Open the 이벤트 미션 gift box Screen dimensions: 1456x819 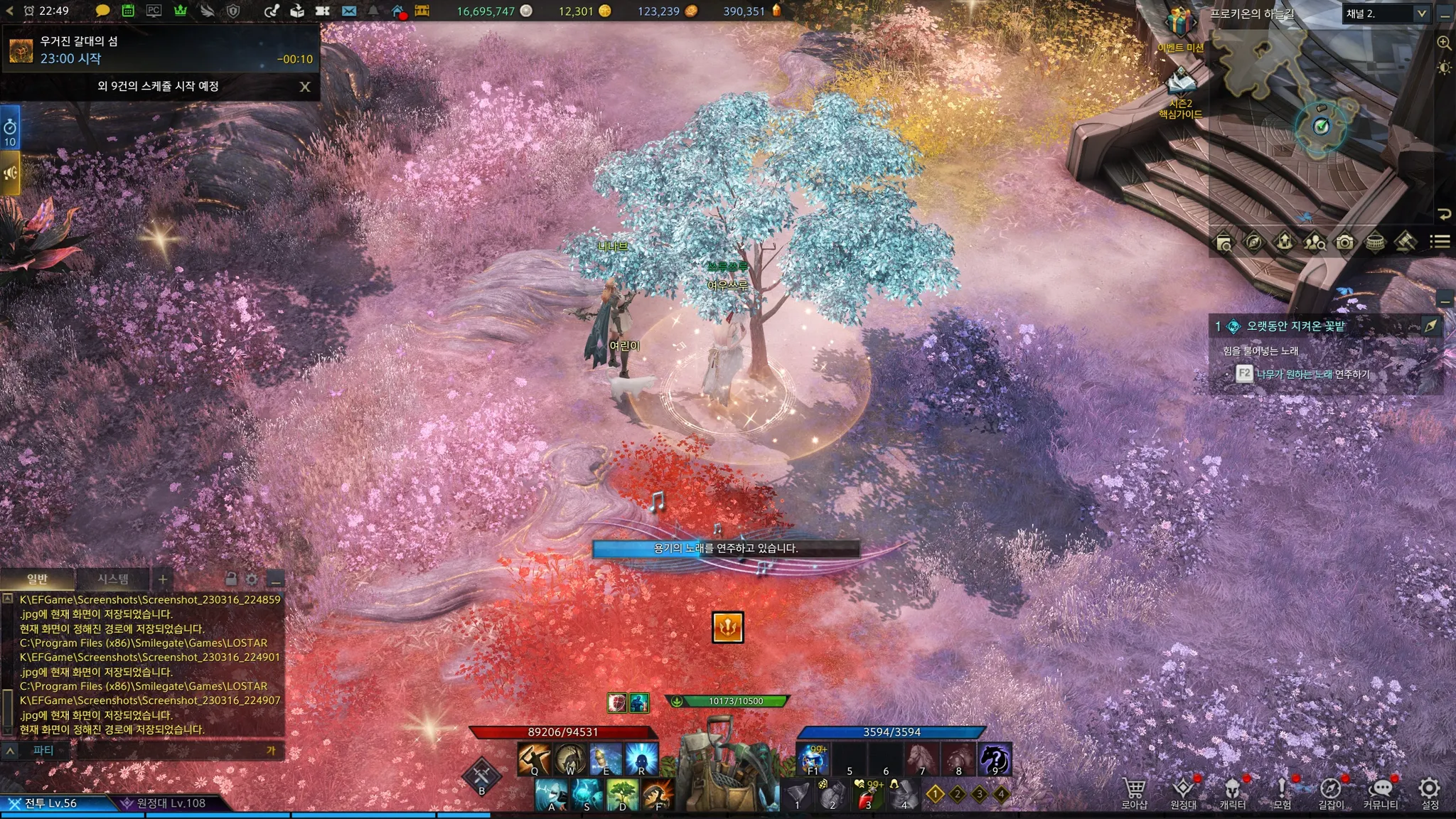tap(1179, 24)
